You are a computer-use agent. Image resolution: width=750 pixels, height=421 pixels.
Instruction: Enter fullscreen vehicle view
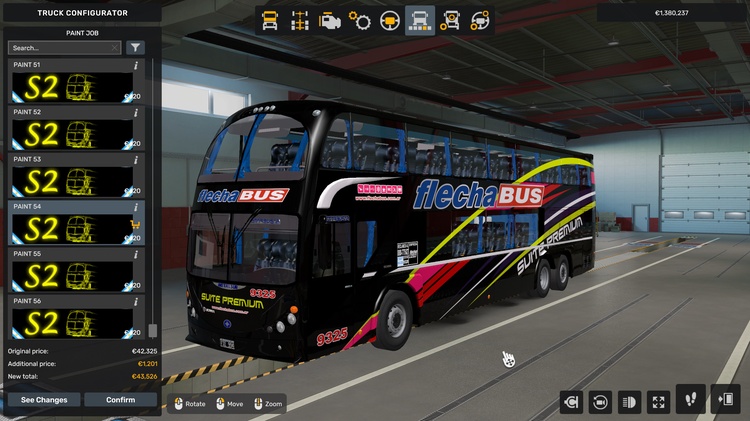(658, 402)
